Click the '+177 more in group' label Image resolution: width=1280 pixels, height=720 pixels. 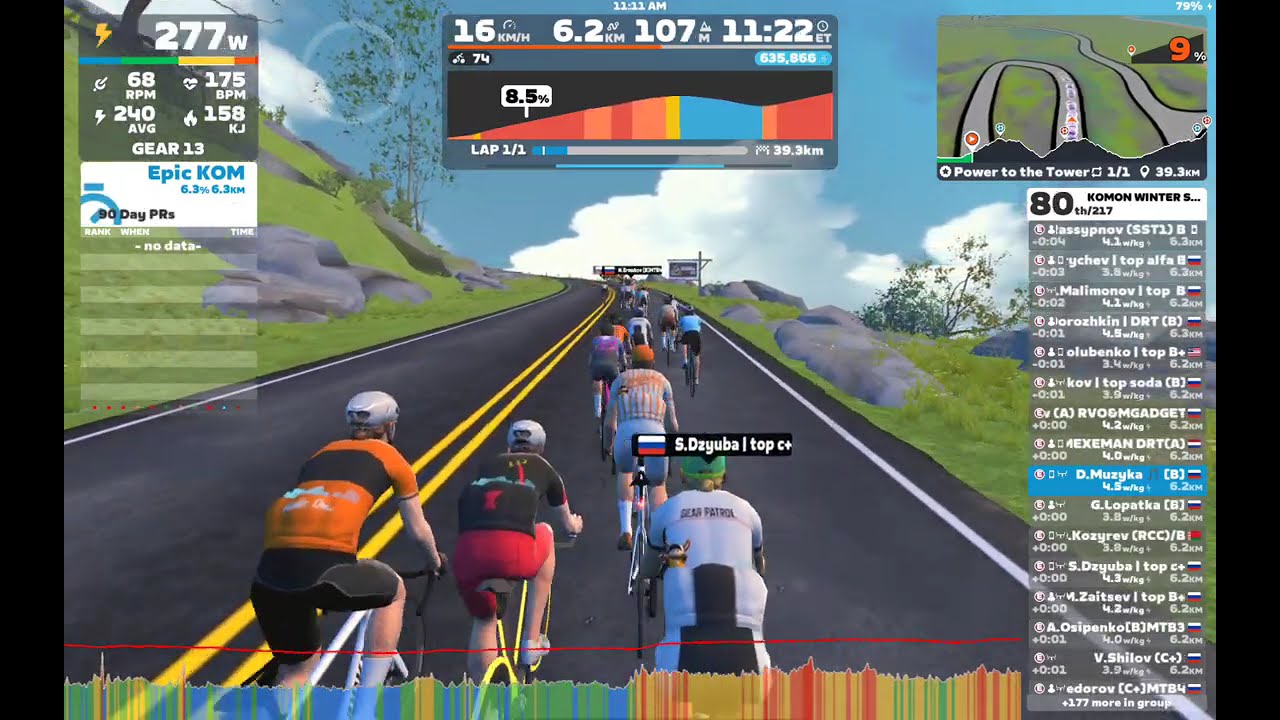click(x=1117, y=703)
